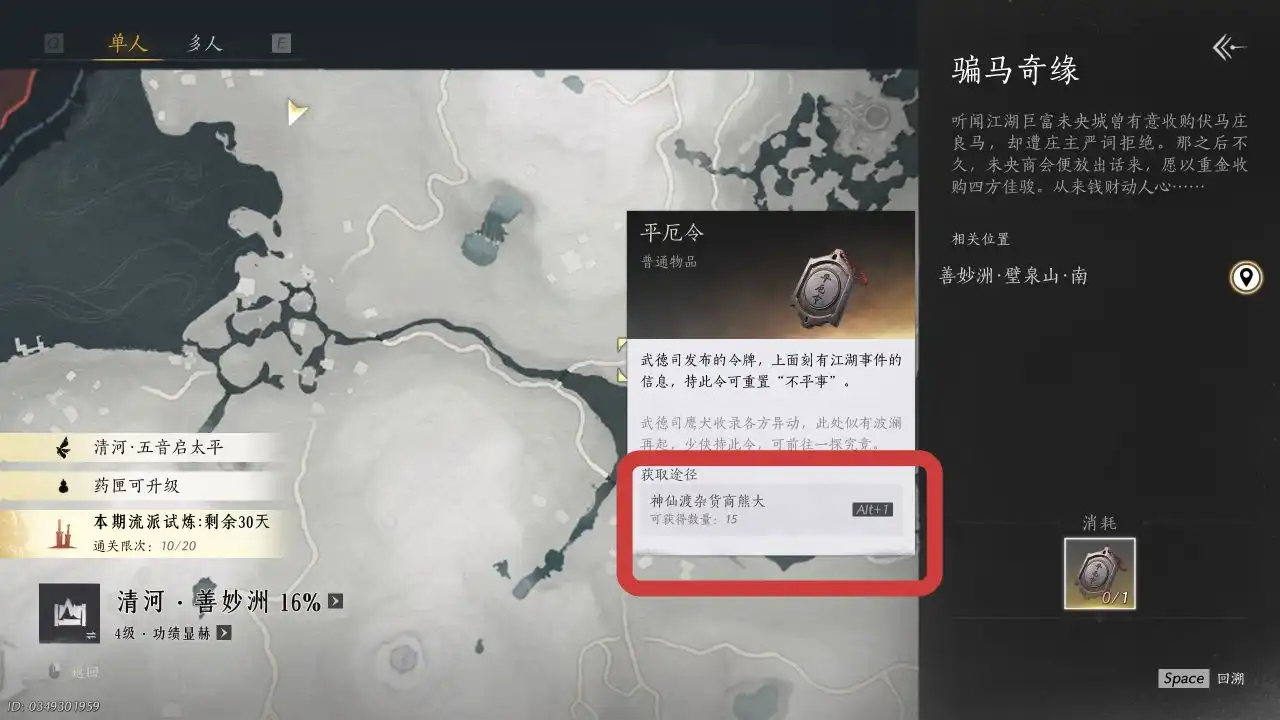Switch to the 多人 tab

205,43
